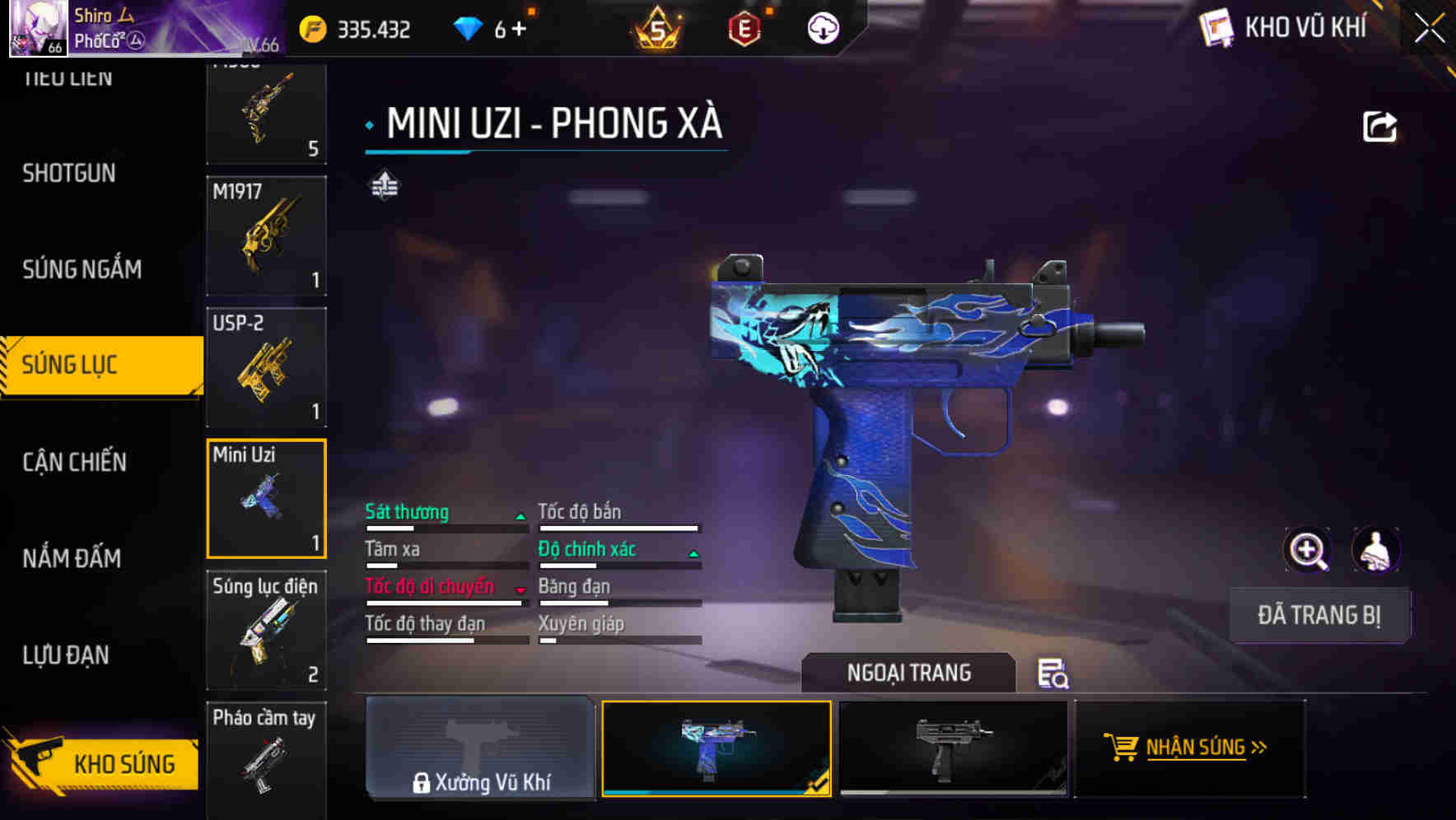The image size is (1456, 820).
Task: Open the share icon beside MINI UZI - PHONG XÀ
Action: tap(1378, 125)
